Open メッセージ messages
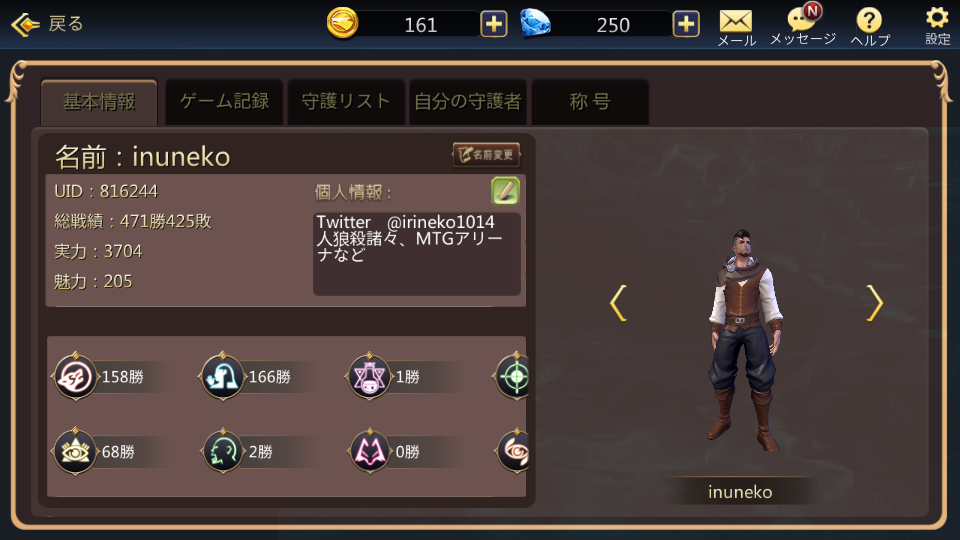This screenshot has width=960, height=540. pyautogui.click(x=802, y=26)
